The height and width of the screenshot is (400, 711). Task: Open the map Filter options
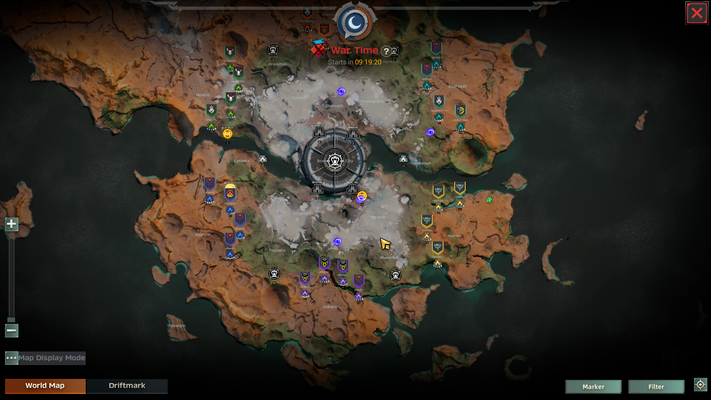[x=656, y=386]
